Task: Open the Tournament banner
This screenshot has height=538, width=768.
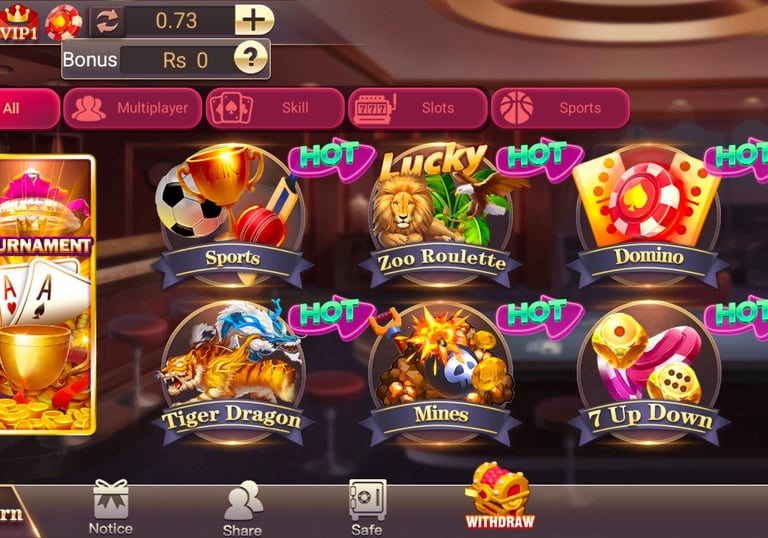Action: click(x=47, y=295)
